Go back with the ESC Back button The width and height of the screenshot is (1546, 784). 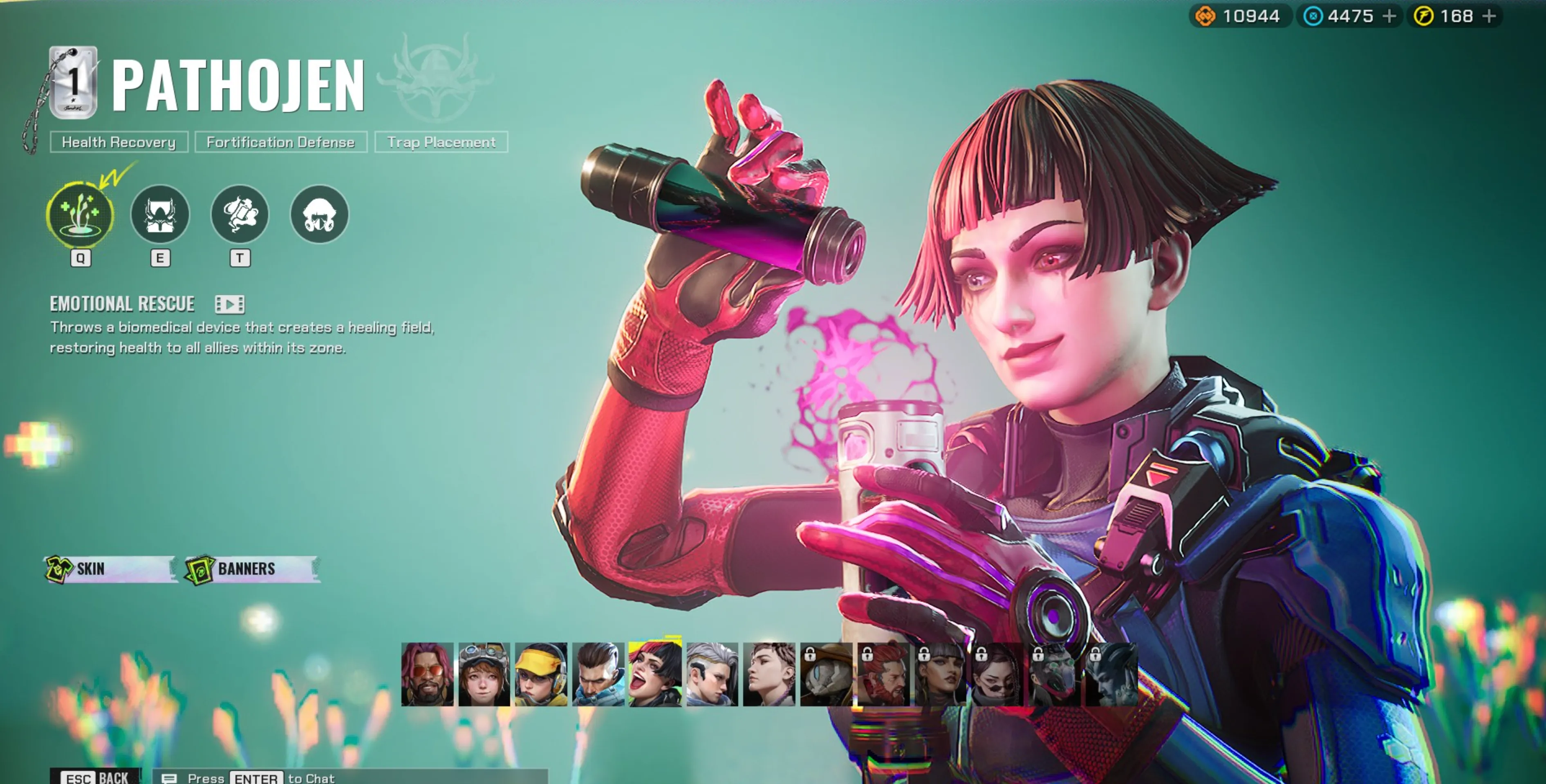[96, 777]
